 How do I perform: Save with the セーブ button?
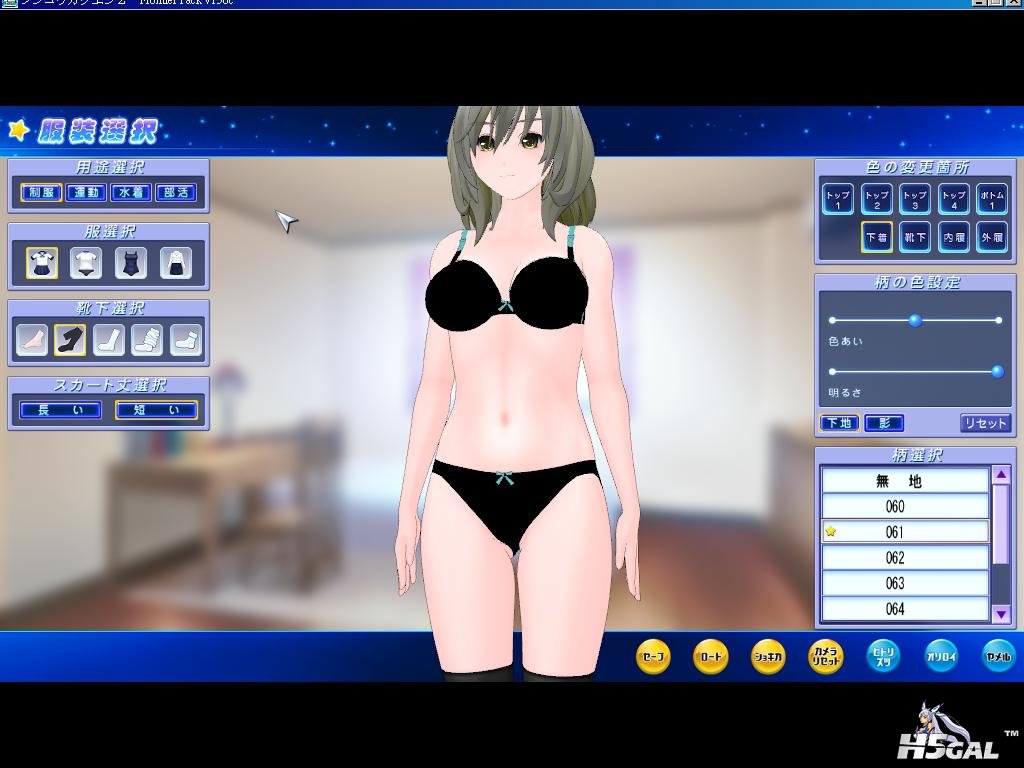point(652,656)
